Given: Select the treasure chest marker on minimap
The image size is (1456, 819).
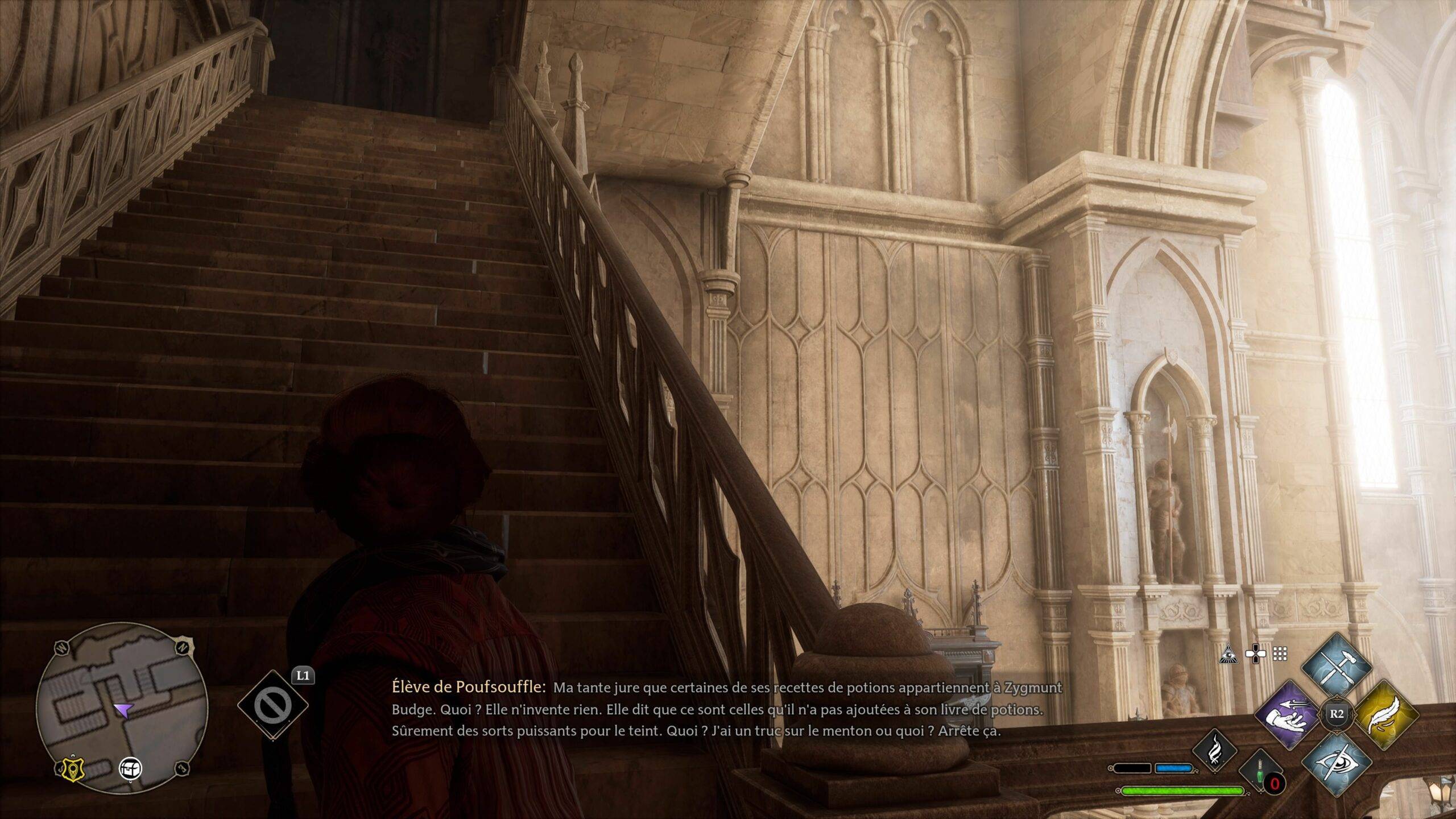Looking at the screenshot, I should tap(130, 768).
